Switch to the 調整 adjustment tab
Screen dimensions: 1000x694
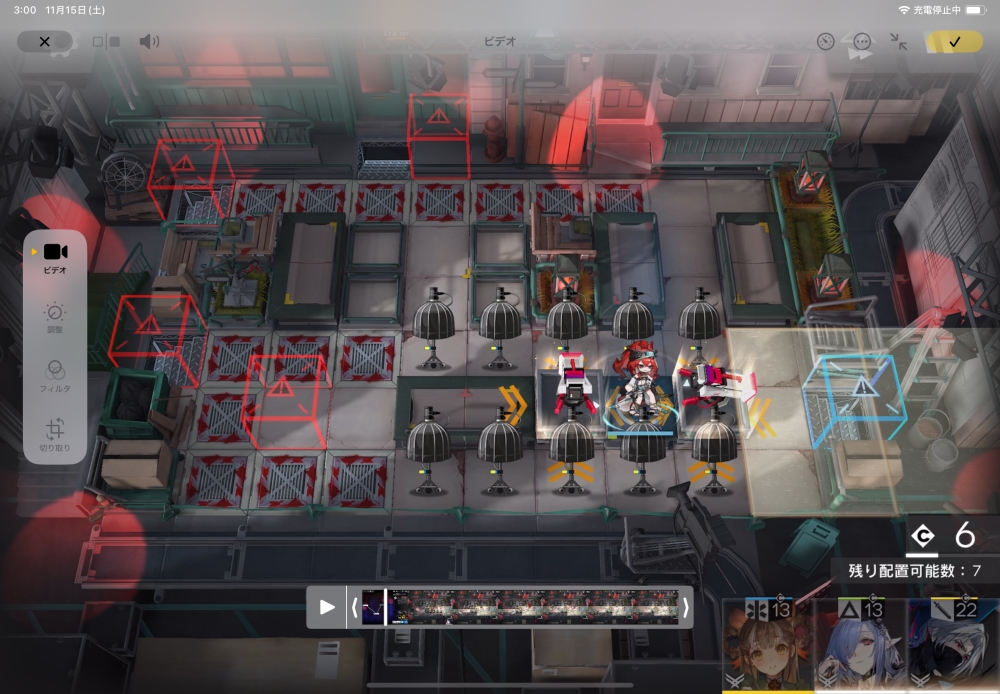[x=55, y=318]
